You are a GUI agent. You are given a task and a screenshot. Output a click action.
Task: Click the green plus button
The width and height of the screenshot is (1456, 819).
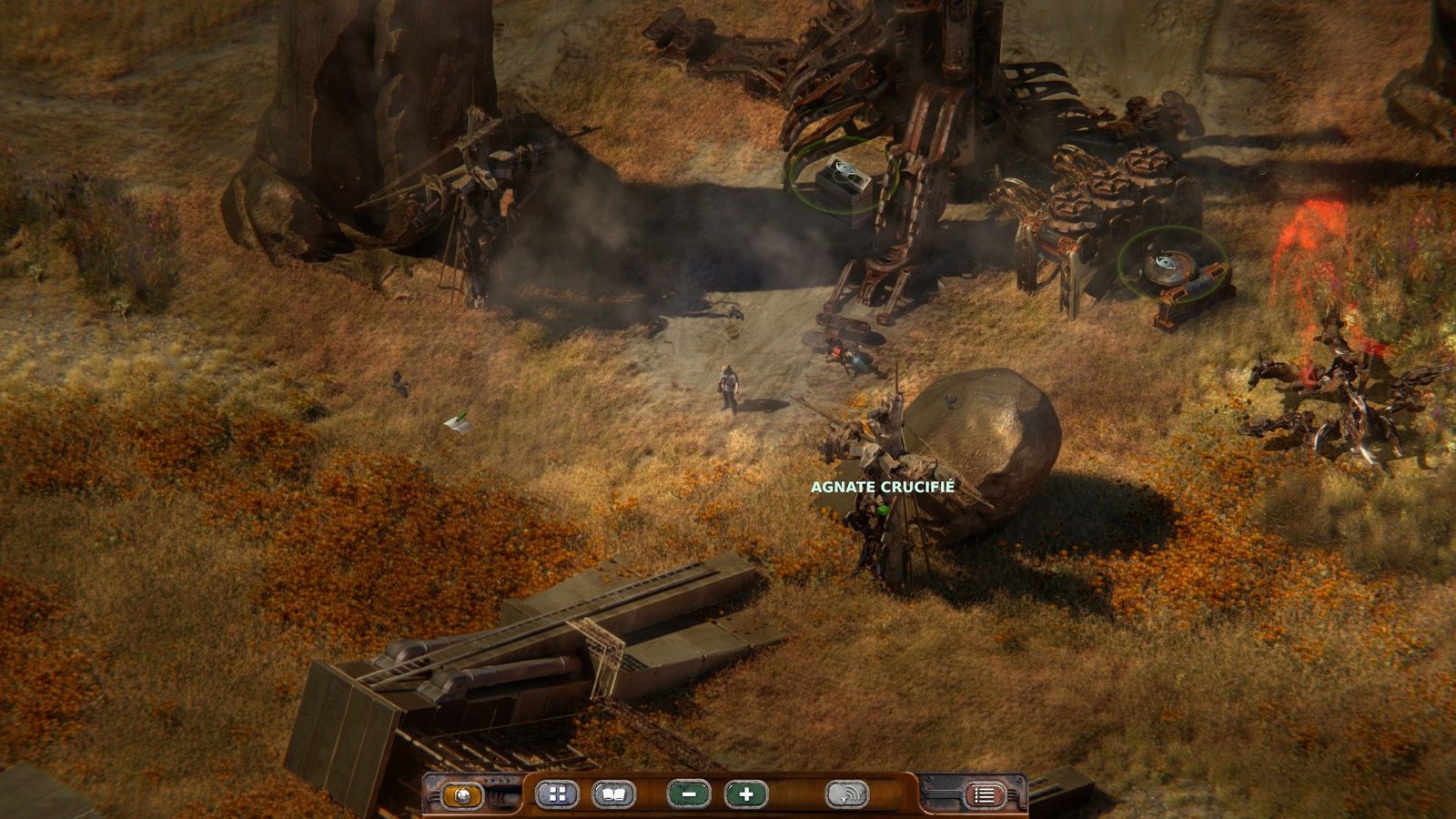point(746,794)
